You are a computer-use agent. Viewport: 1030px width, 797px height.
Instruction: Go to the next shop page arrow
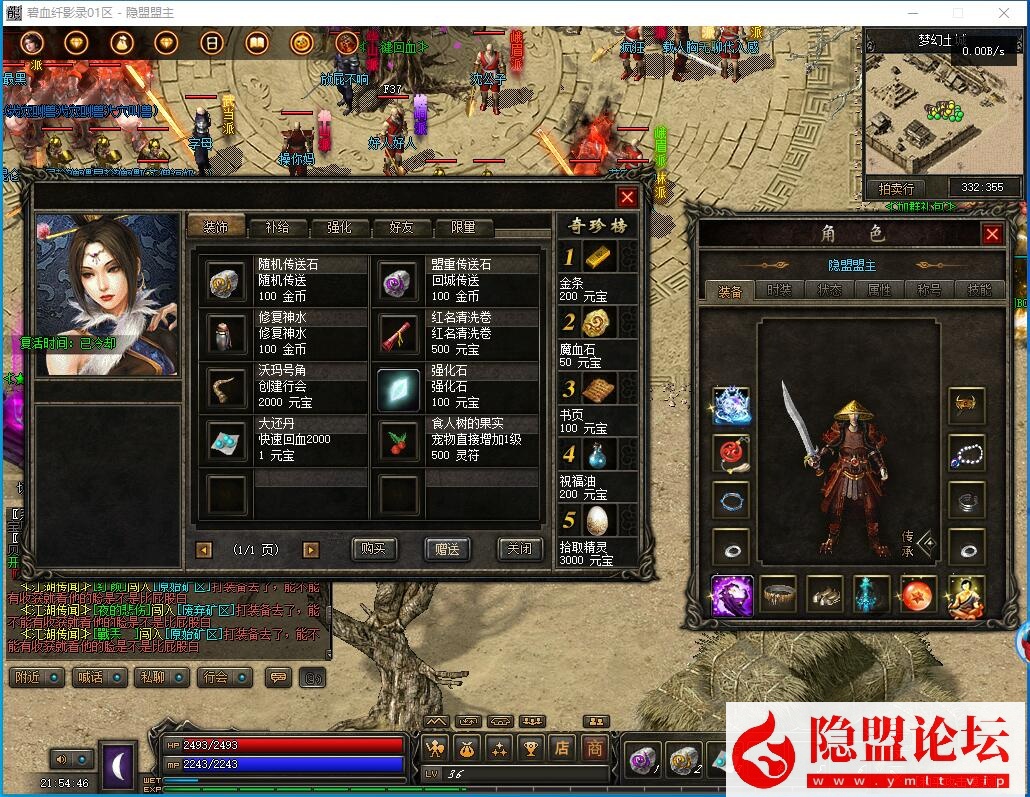tap(311, 550)
